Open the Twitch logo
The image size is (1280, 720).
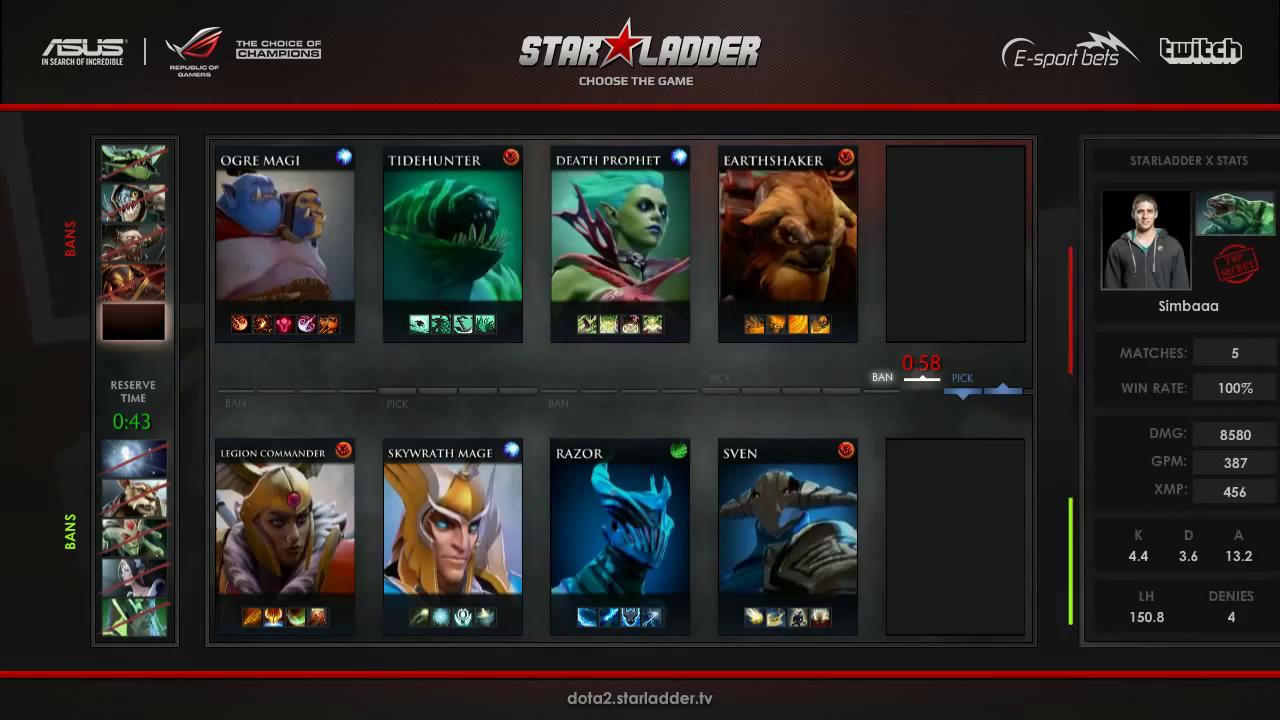click(x=1200, y=51)
